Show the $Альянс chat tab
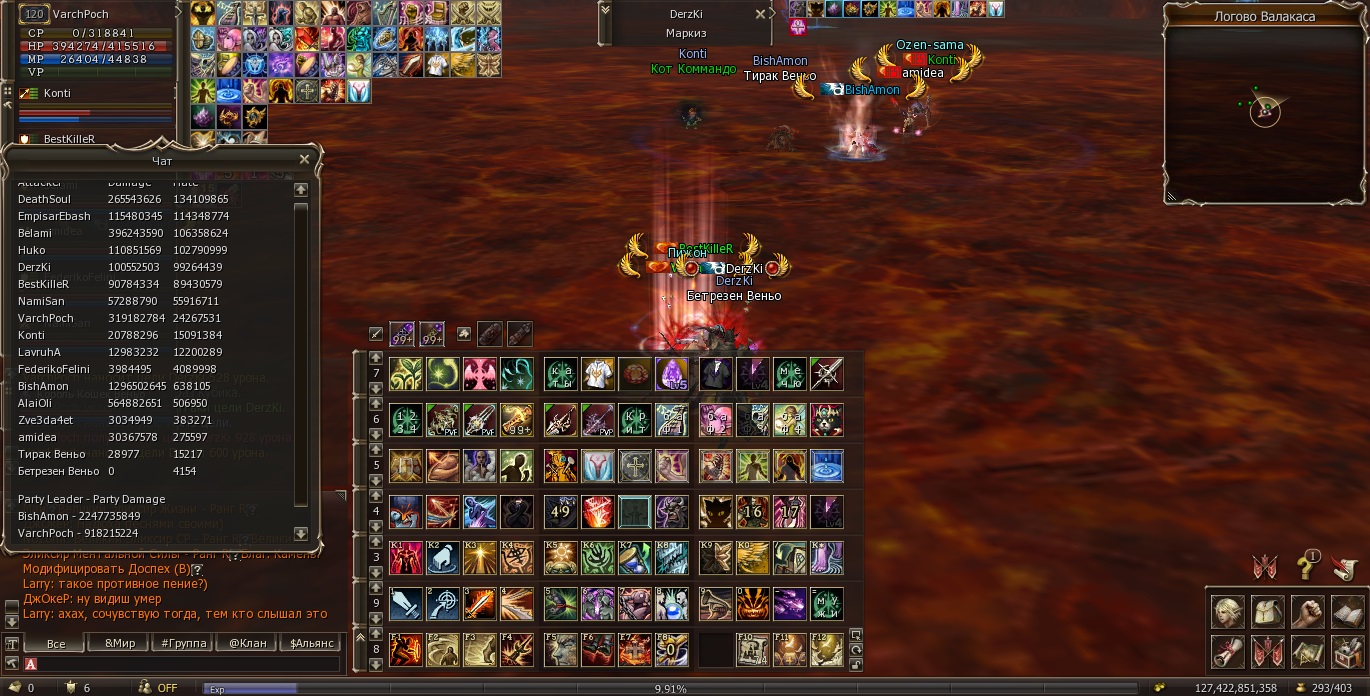The image size is (1370, 696). (x=311, y=643)
